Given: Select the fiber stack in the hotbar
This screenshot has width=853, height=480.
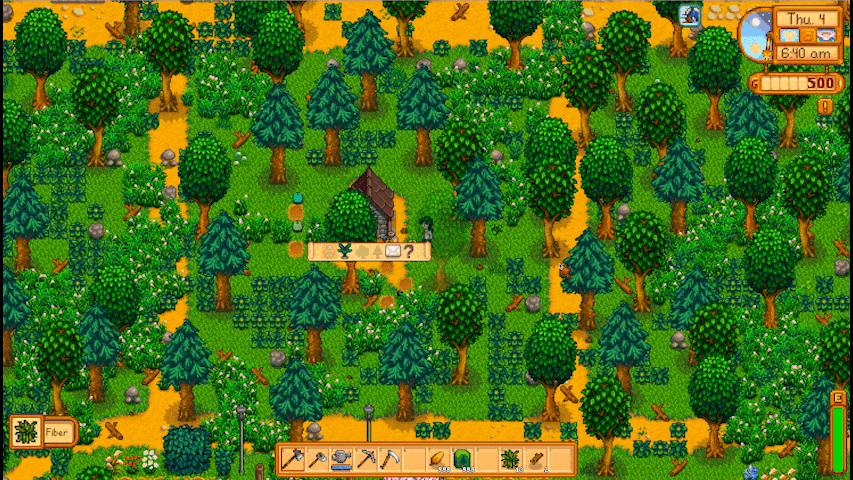Looking at the screenshot, I should coord(510,459).
